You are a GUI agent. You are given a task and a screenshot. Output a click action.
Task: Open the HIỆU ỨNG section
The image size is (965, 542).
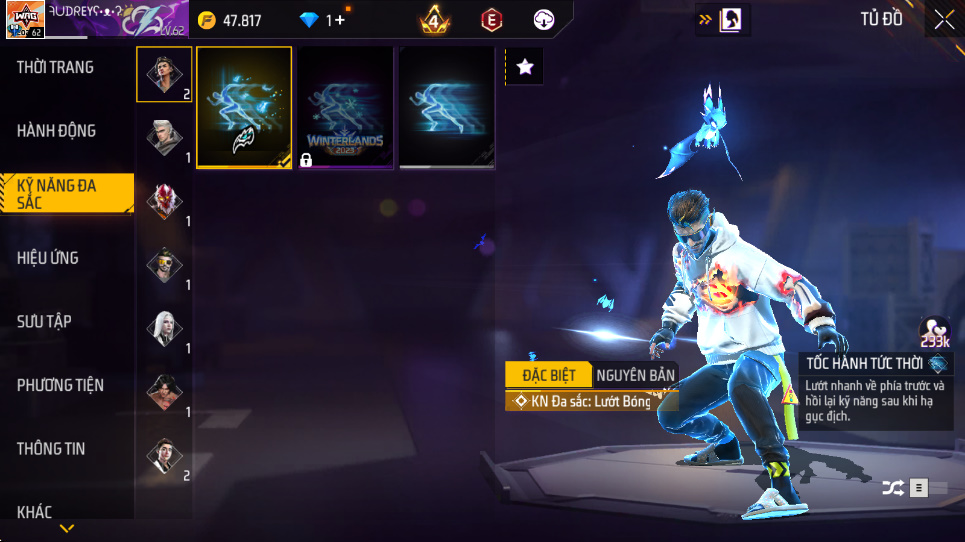[48, 258]
